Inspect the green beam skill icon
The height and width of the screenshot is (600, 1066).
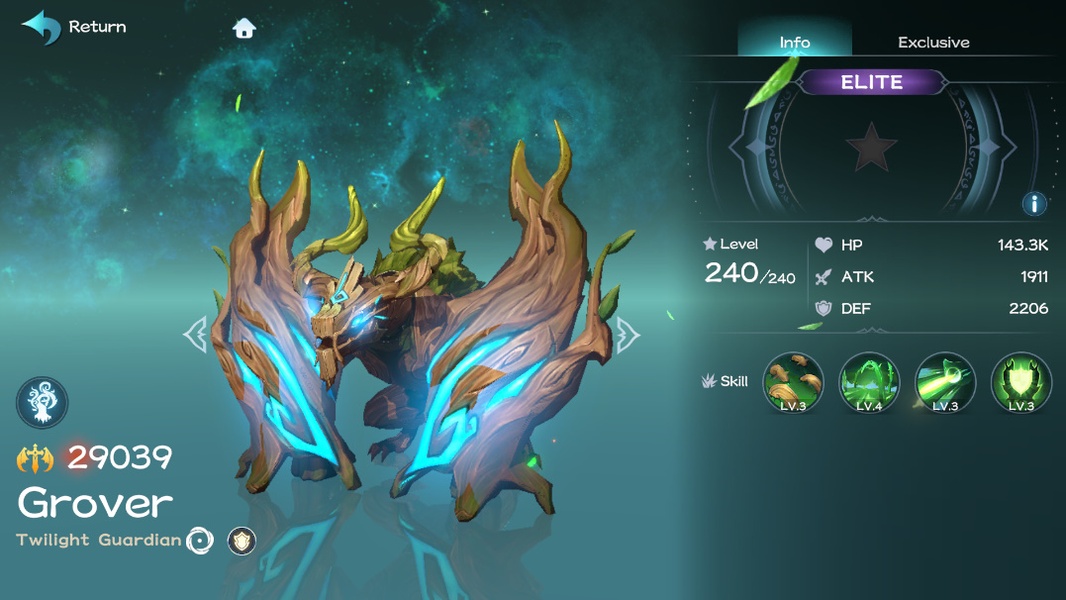[x=945, y=382]
